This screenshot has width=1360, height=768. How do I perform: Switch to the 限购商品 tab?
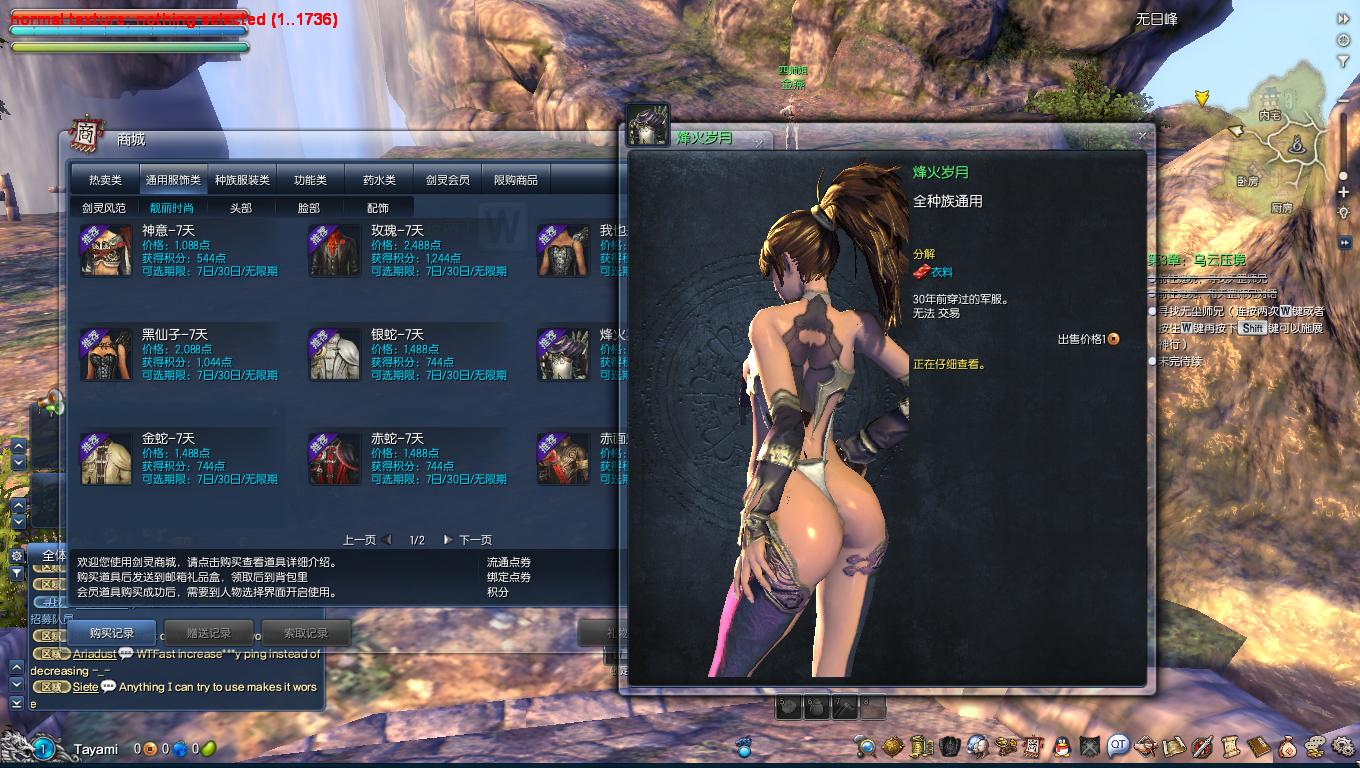click(516, 180)
